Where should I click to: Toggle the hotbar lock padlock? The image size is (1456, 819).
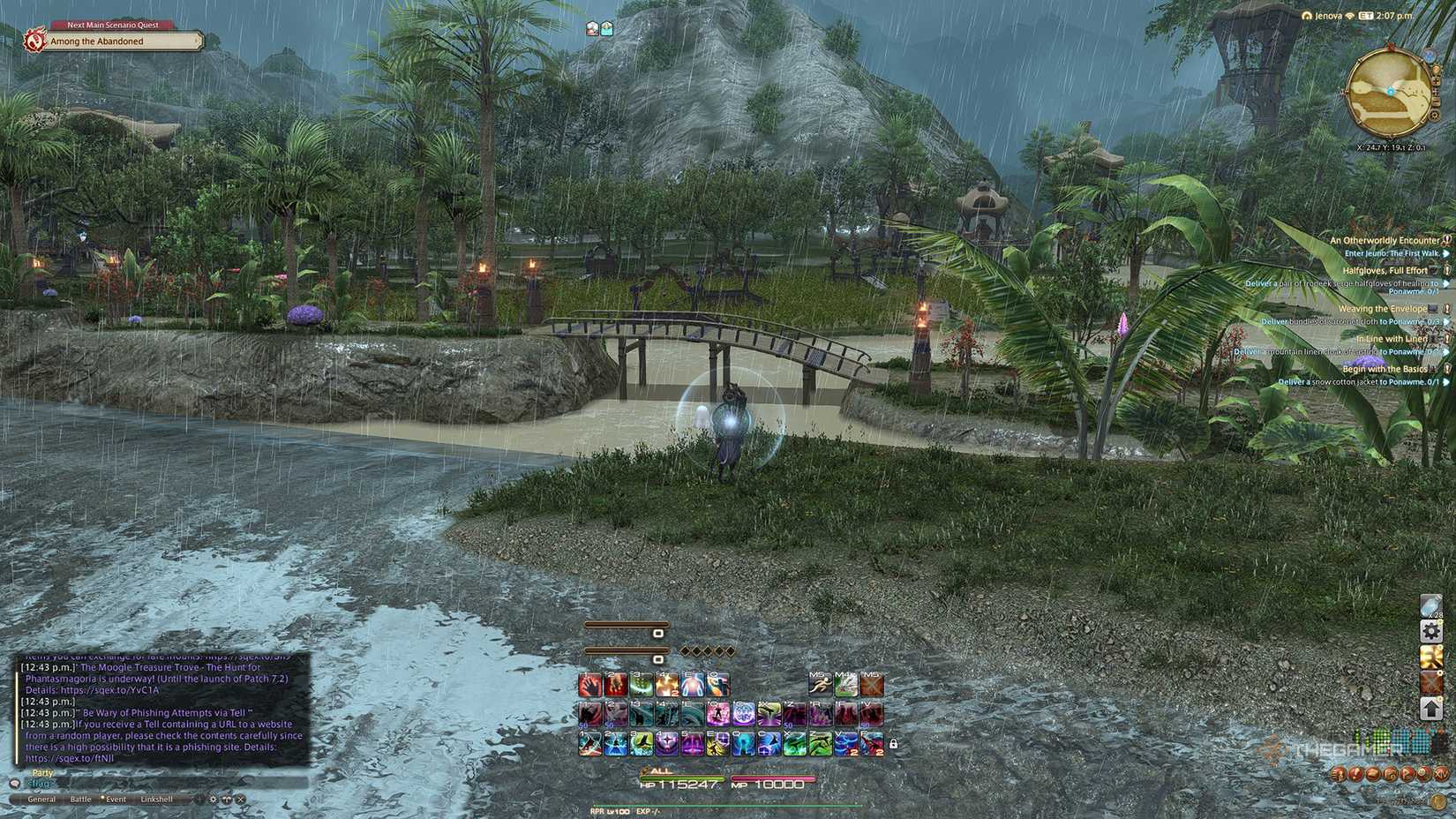tap(893, 743)
